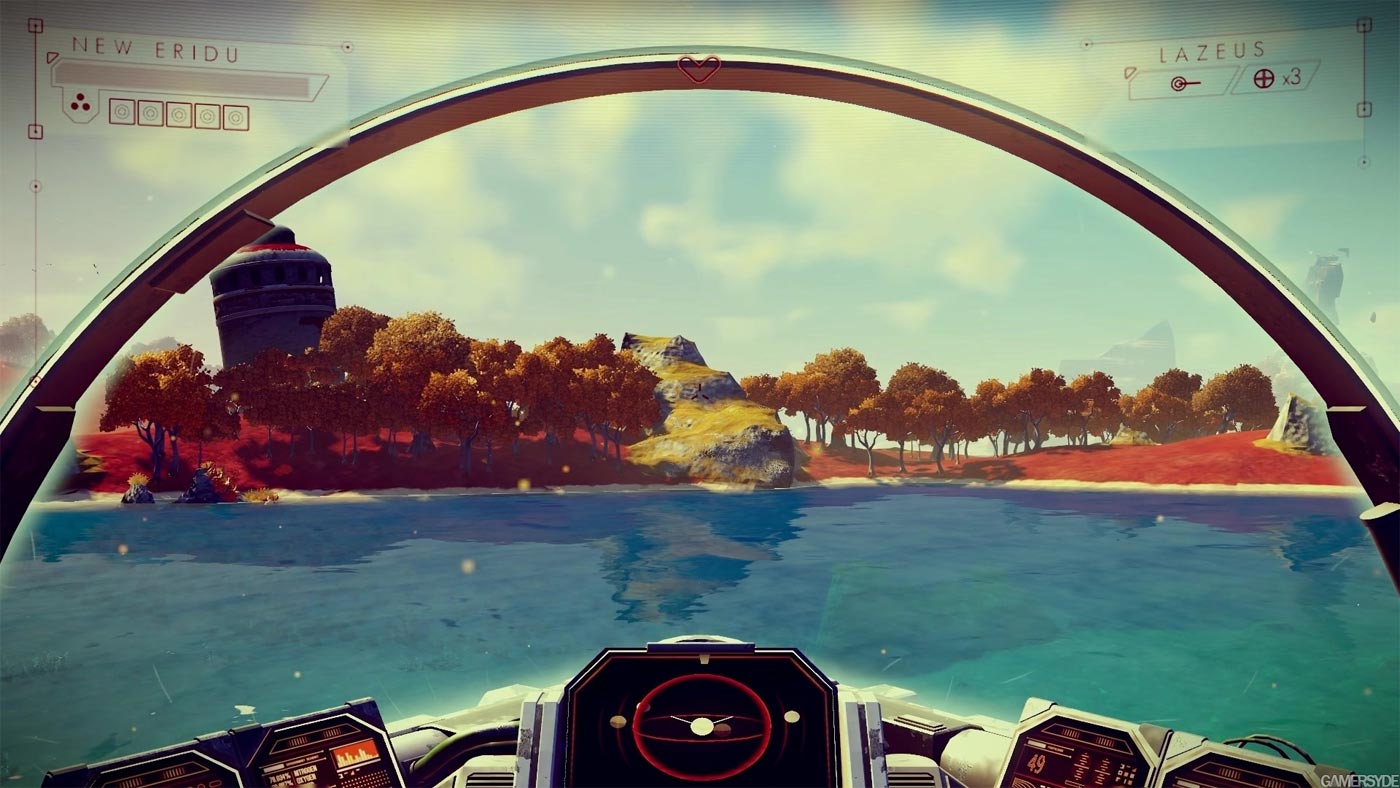Click the three-dot hazard cluster icon
The width and height of the screenshot is (1400, 788).
coord(80,103)
